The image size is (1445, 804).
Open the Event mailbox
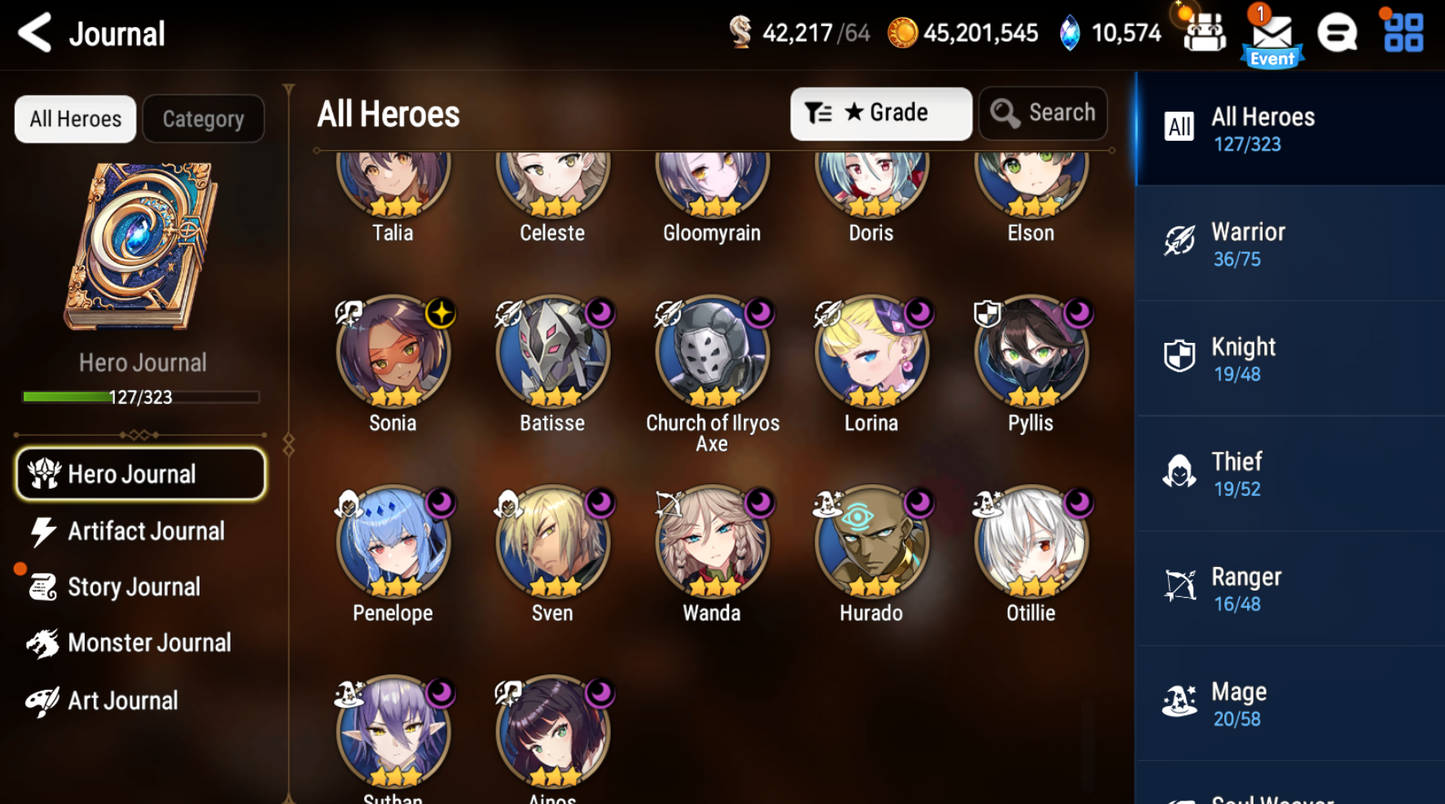pyautogui.click(x=1272, y=36)
